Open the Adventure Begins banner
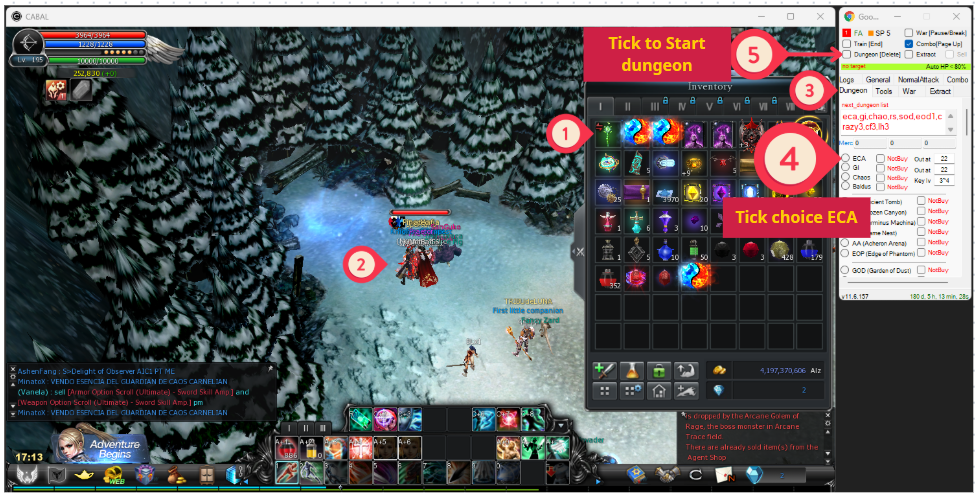This screenshot has width=977, height=496. click(106, 445)
